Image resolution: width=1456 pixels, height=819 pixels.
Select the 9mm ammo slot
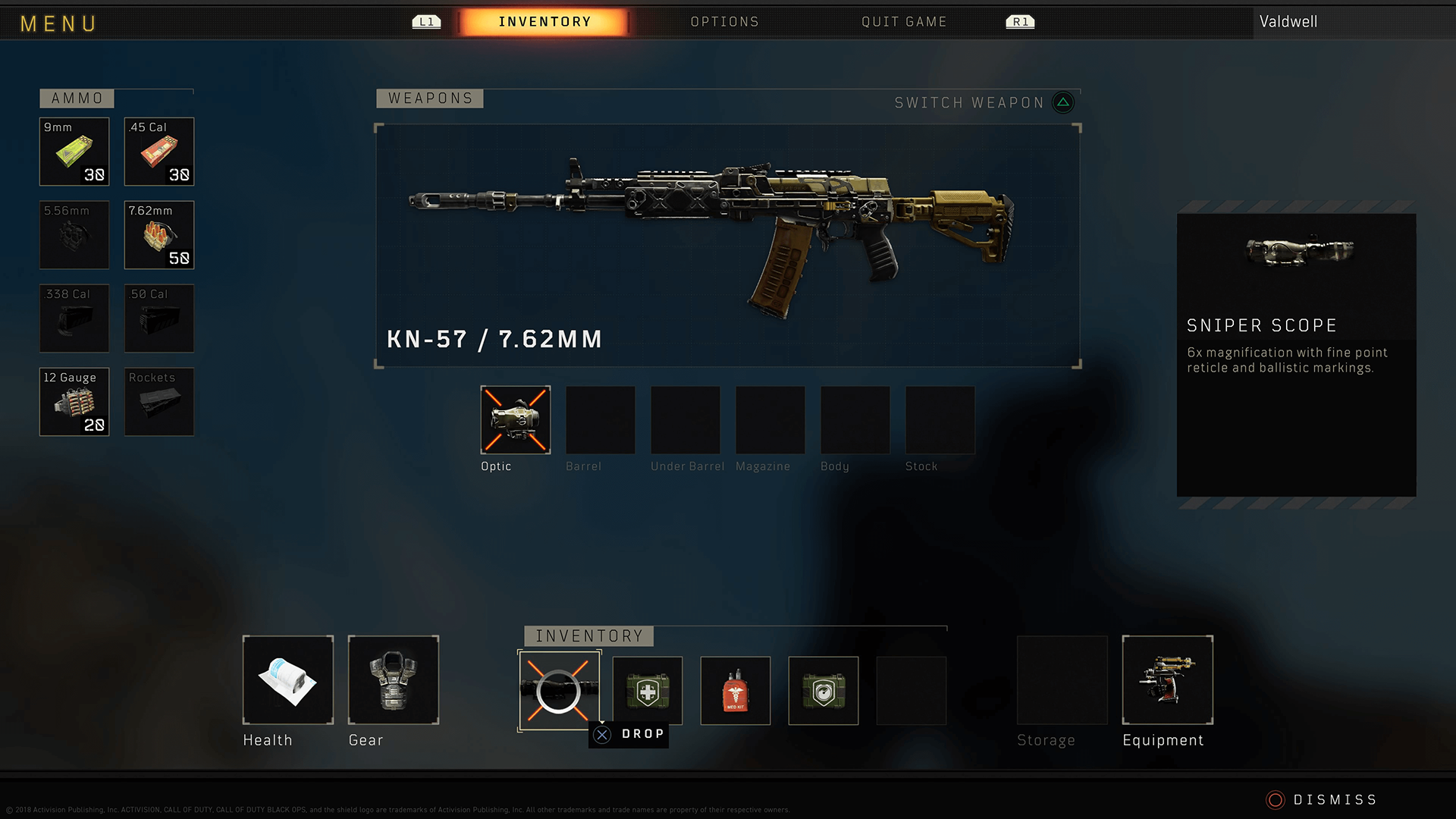click(x=74, y=152)
